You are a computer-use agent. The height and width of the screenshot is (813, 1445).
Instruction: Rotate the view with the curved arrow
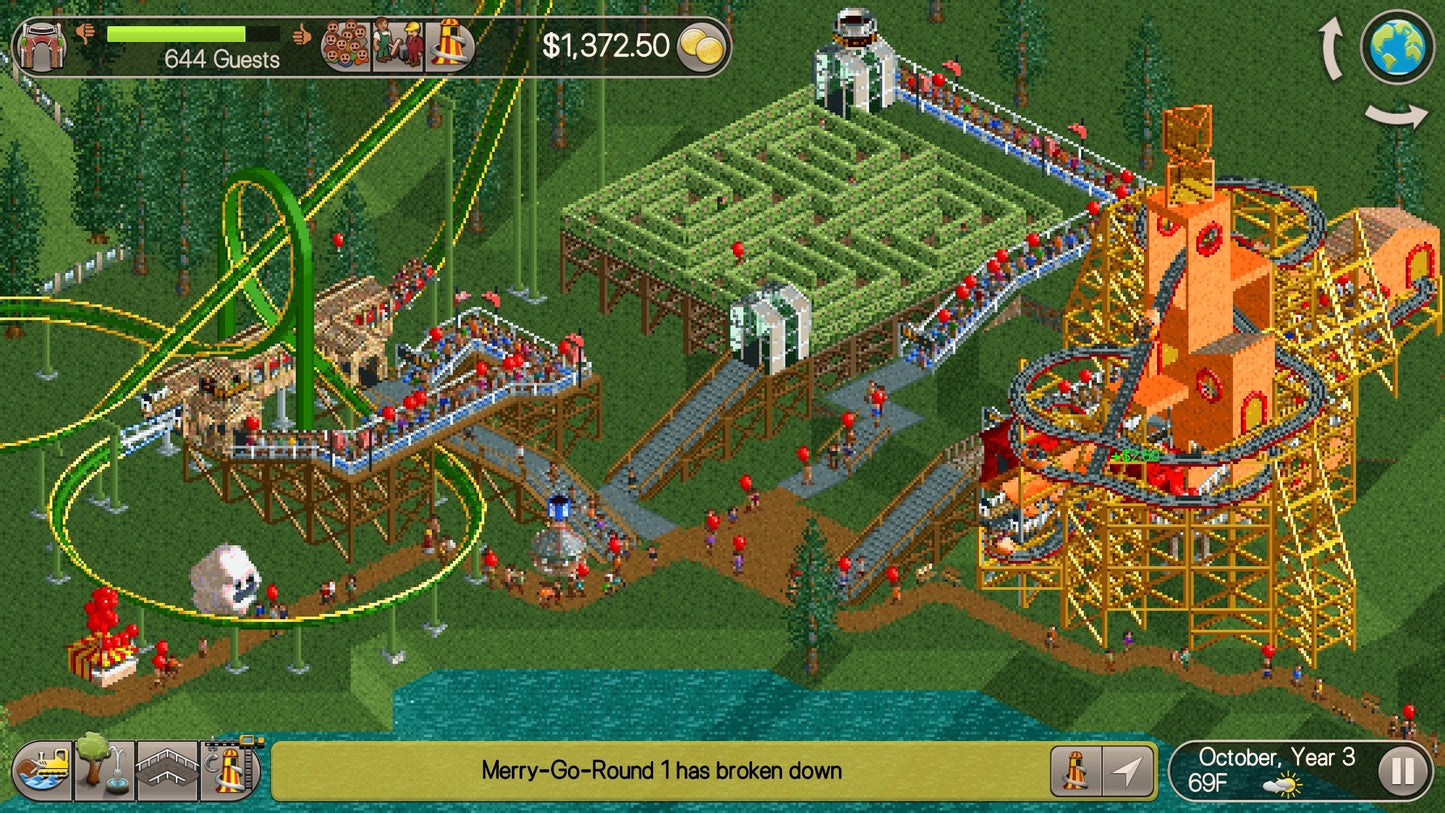[x=1329, y=45]
